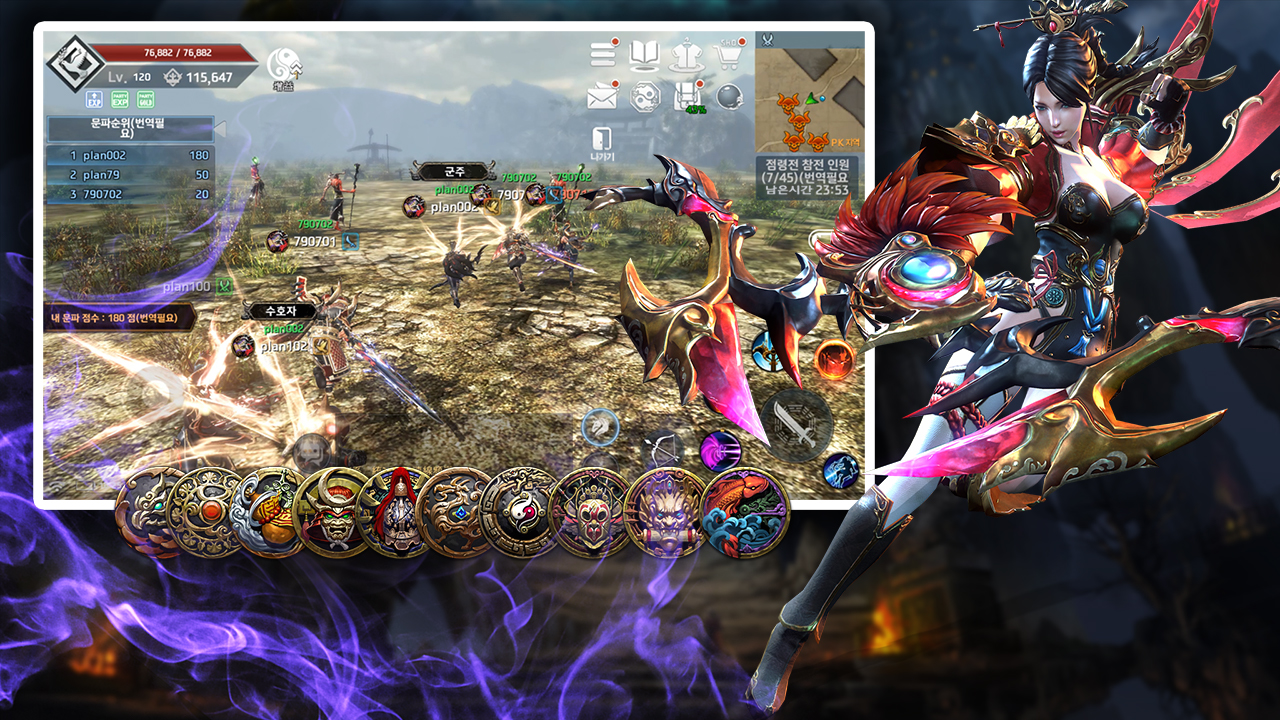This screenshot has width=1280, height=720.
Task: Select the blue EXP boost icon
Action: tap(94, 99)
